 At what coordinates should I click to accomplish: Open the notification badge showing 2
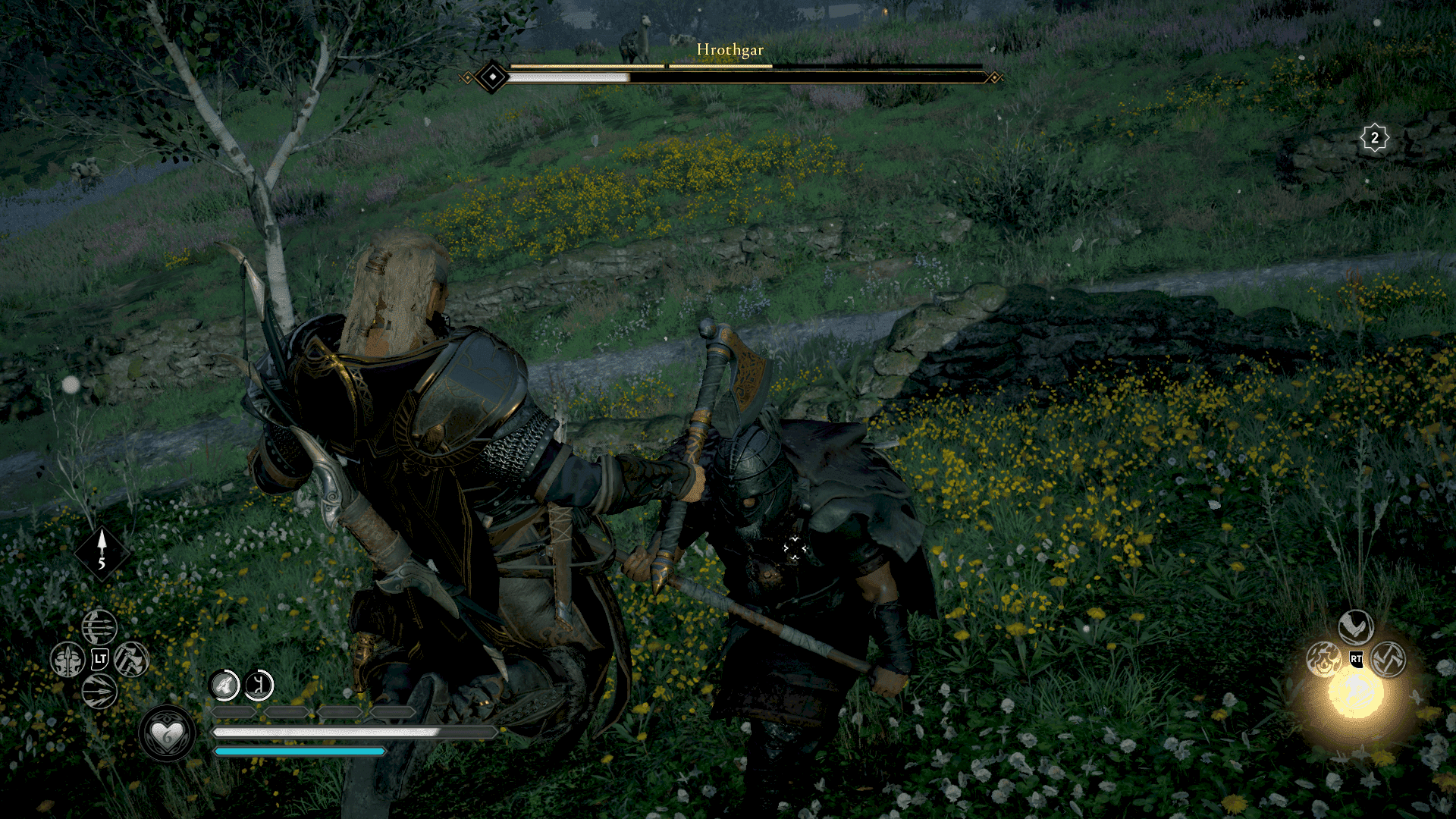click(x=1374, y=139)
